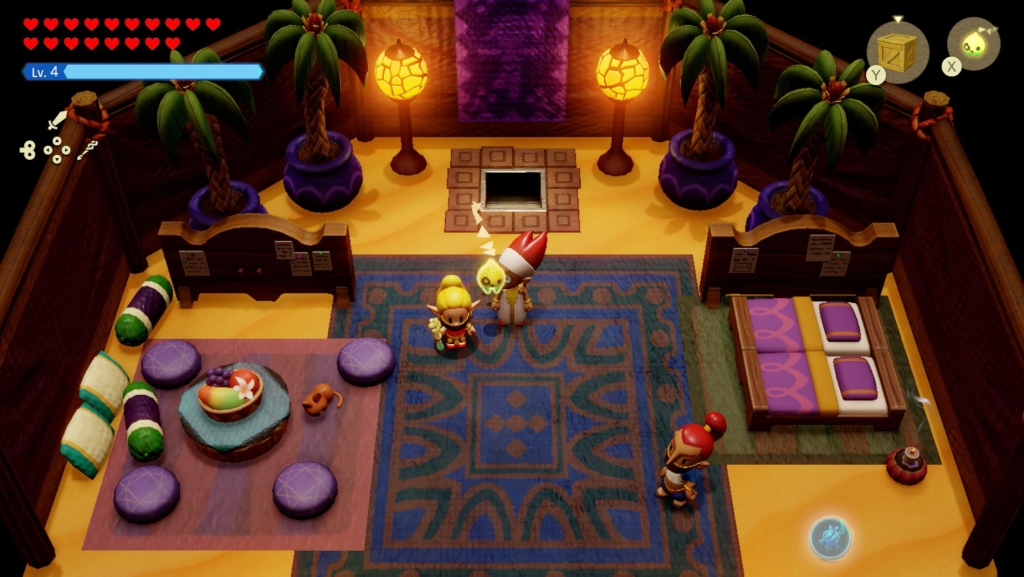This screenshot has height=577, width=1024.
Task: Activate the glowing Tri companion slot
Action: (972, 44)
